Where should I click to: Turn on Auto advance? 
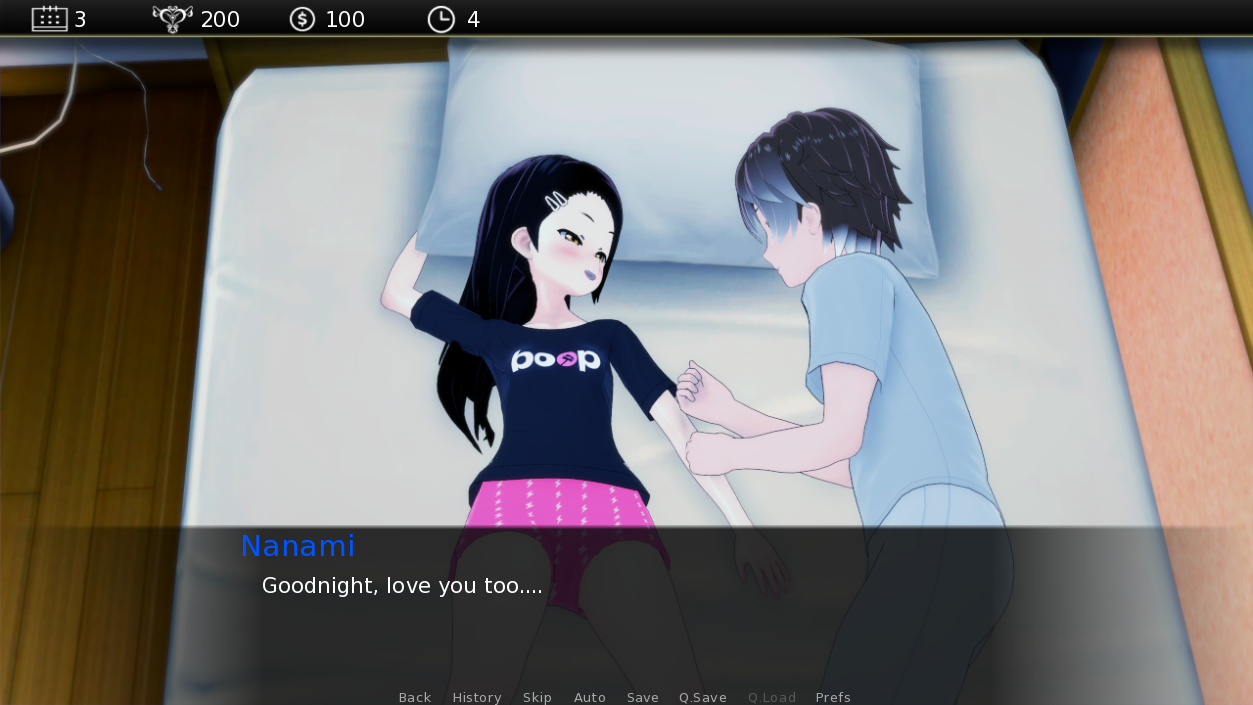pyautogui.click(x=590, y=697)
